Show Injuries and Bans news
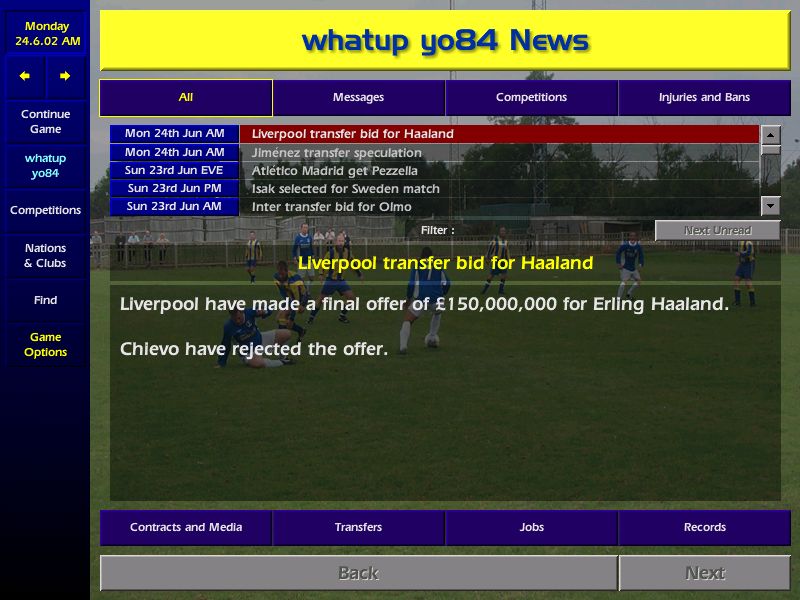 [704, 98]
